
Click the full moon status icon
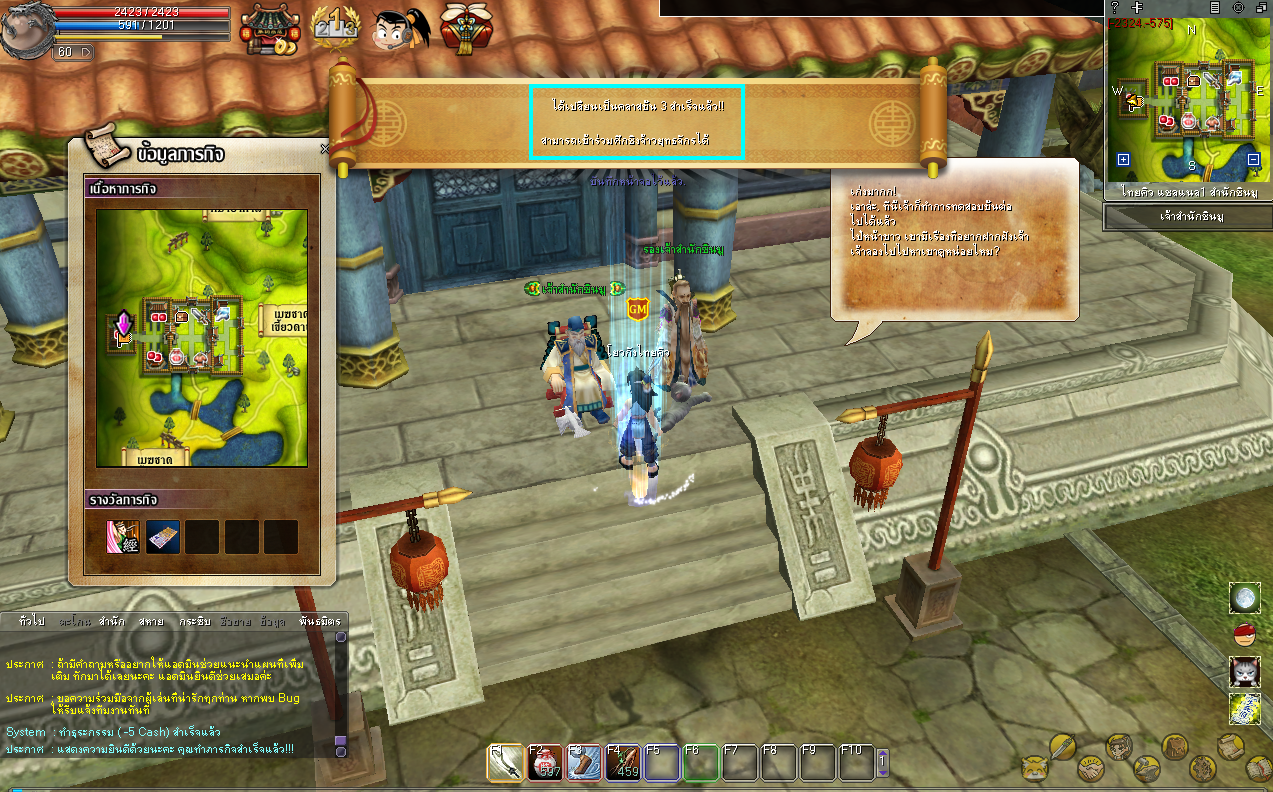[x=1244, y=598]
